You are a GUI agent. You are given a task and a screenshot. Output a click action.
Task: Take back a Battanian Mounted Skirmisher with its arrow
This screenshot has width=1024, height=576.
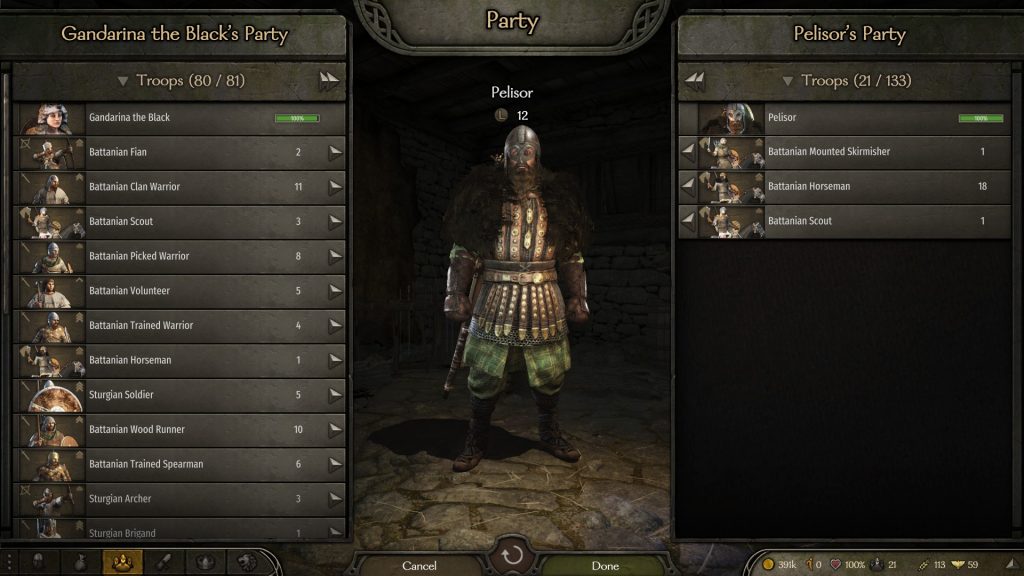(x=688, y=152)
